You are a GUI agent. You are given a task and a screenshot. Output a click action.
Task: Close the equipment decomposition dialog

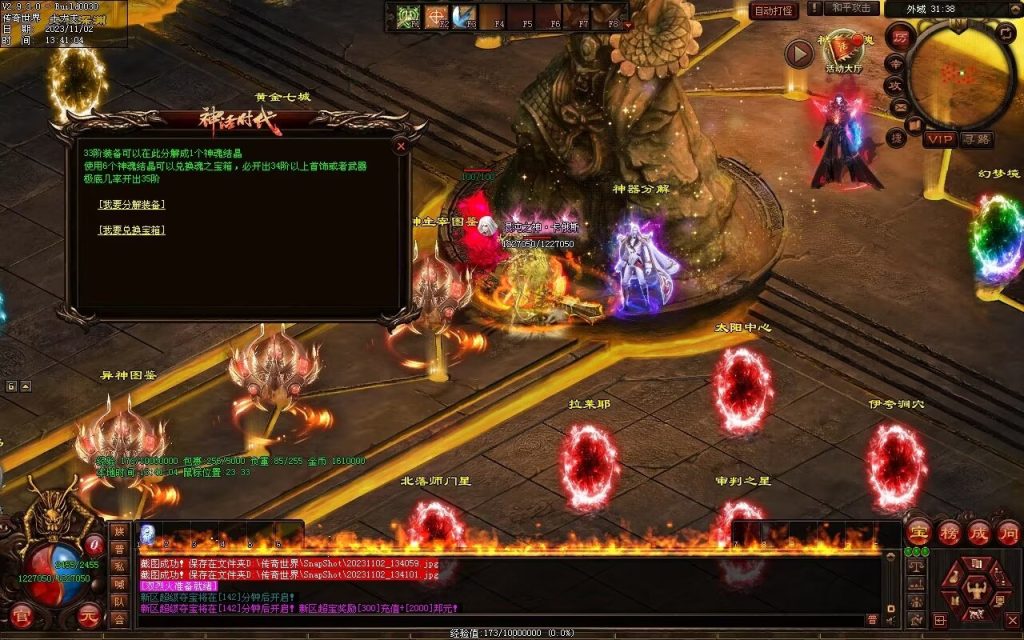tap(401, 146)
